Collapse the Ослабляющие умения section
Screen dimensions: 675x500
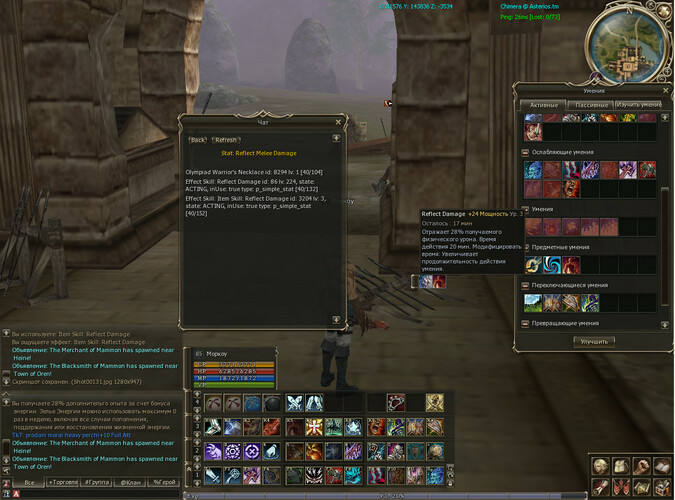click(526, 152)
